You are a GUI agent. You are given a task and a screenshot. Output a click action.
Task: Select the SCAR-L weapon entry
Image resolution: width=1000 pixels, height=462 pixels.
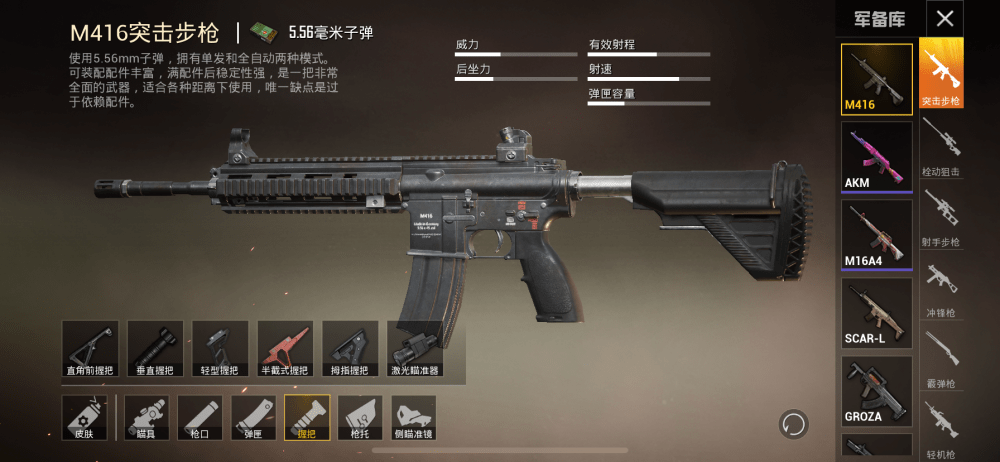[x=876, y=312]
